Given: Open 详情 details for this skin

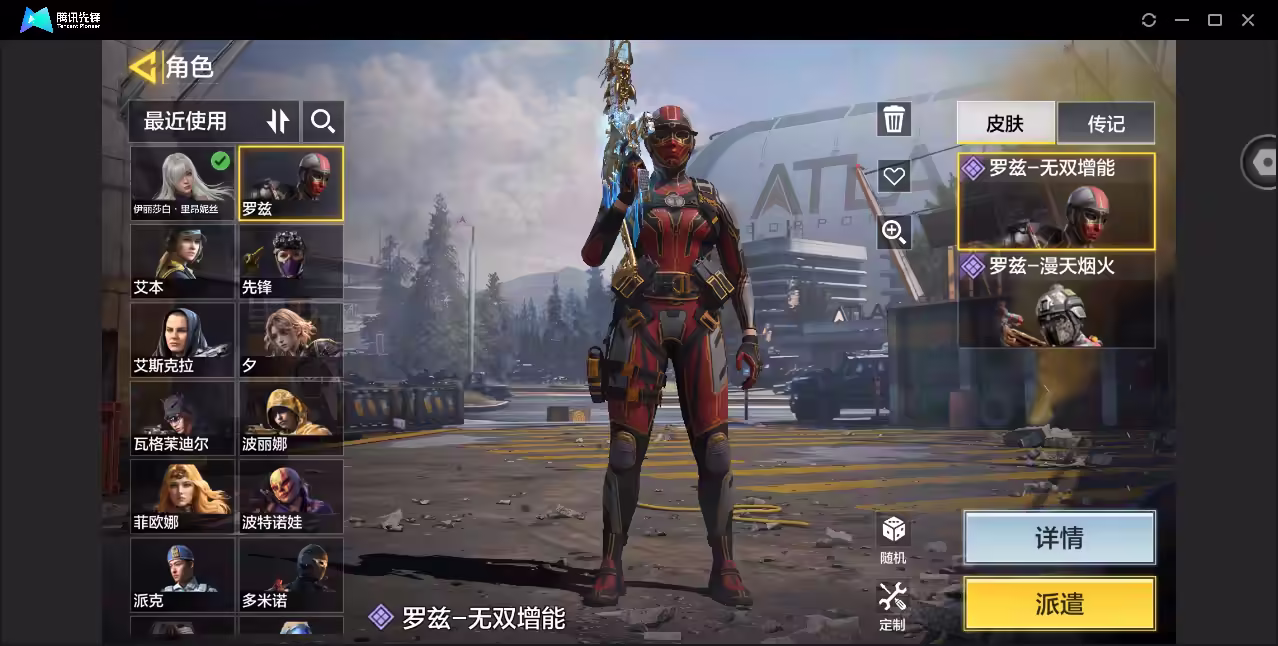Looking at the screenshot, I should (x=1059, y=538).
